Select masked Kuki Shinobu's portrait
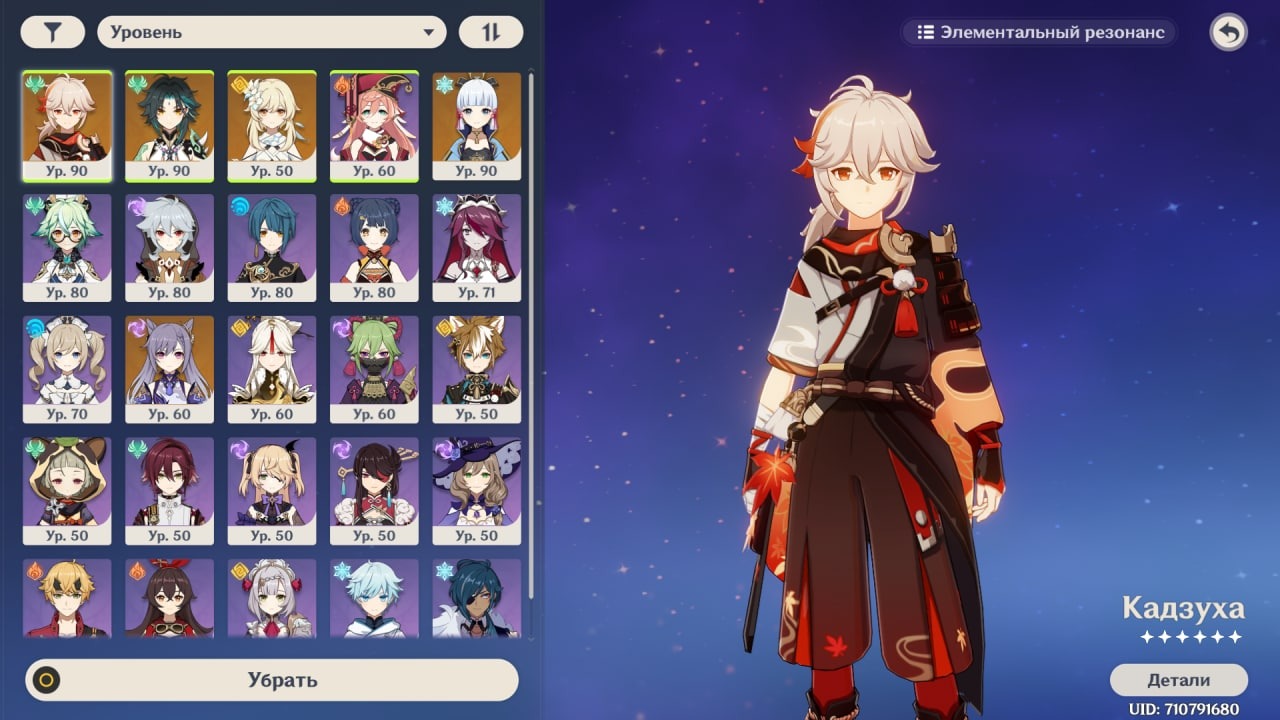Screen dimensions: 1280x720 [x=374, y=369]
